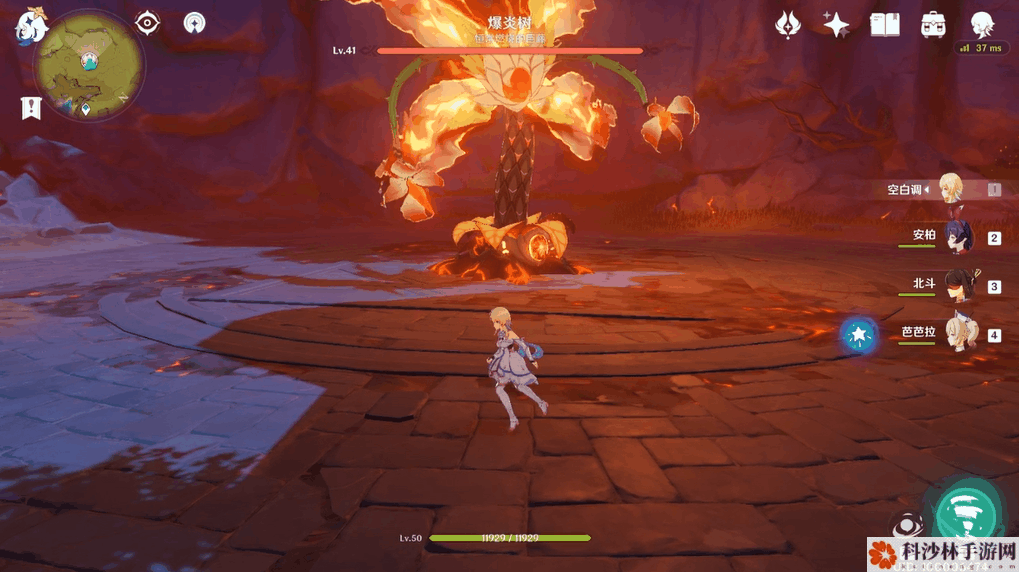Activate the blue star icon beside 芭芭拉
Image resolution: width=1019 pixels, height=572 pixels.
(858, 336)
